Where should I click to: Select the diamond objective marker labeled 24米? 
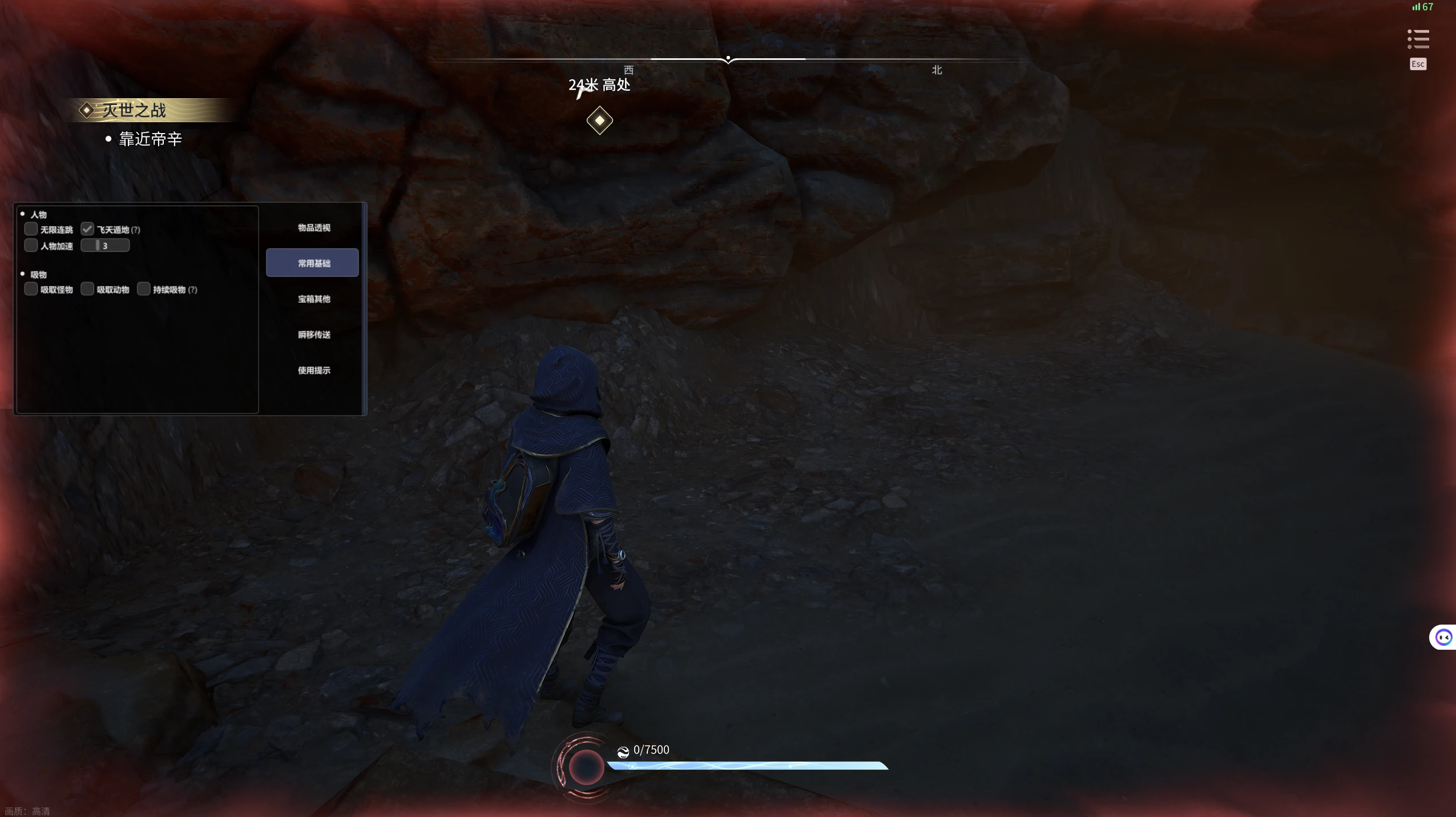coord(599,120)
